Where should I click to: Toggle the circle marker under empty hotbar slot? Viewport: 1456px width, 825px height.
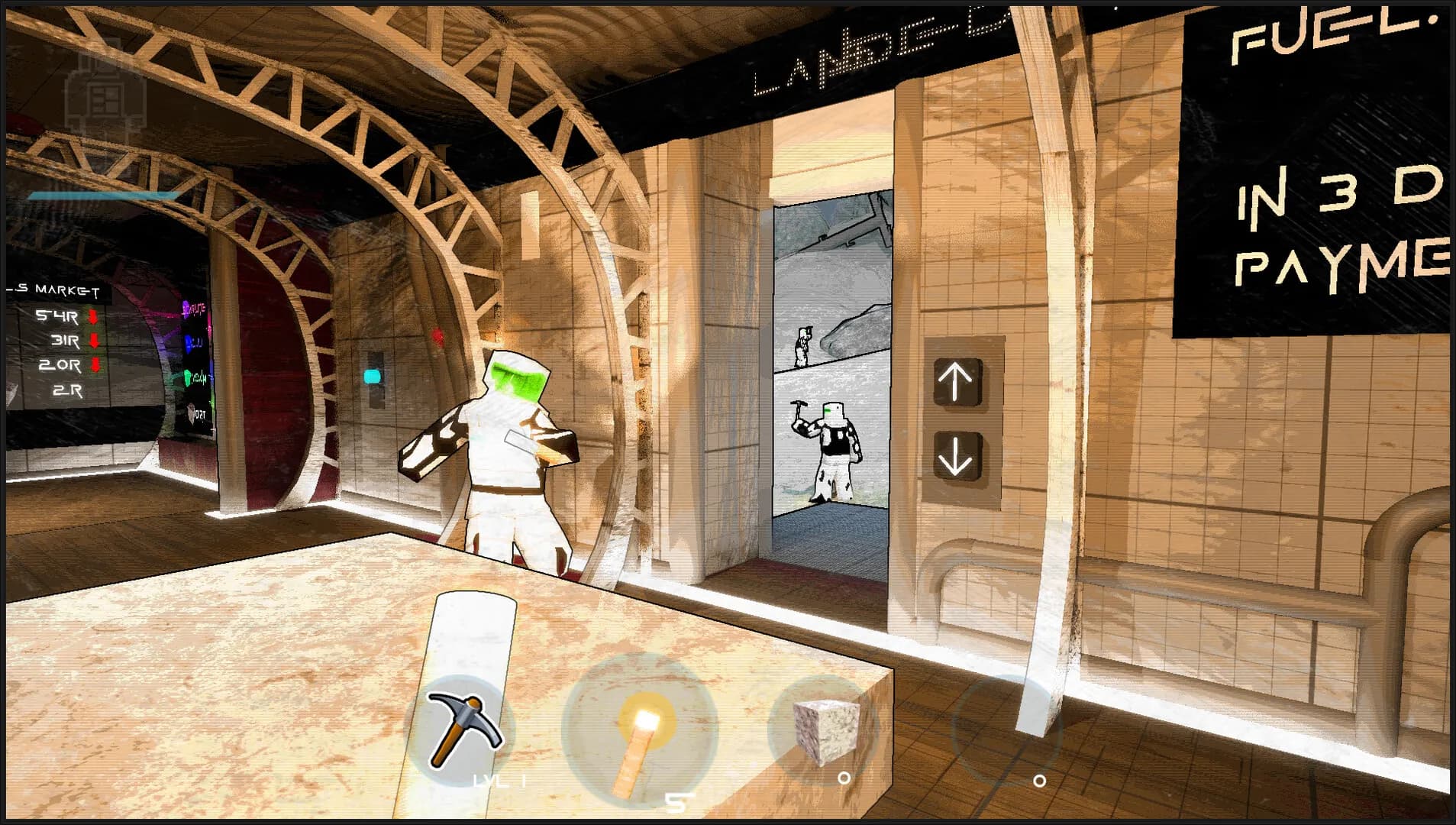point(1039,781)
